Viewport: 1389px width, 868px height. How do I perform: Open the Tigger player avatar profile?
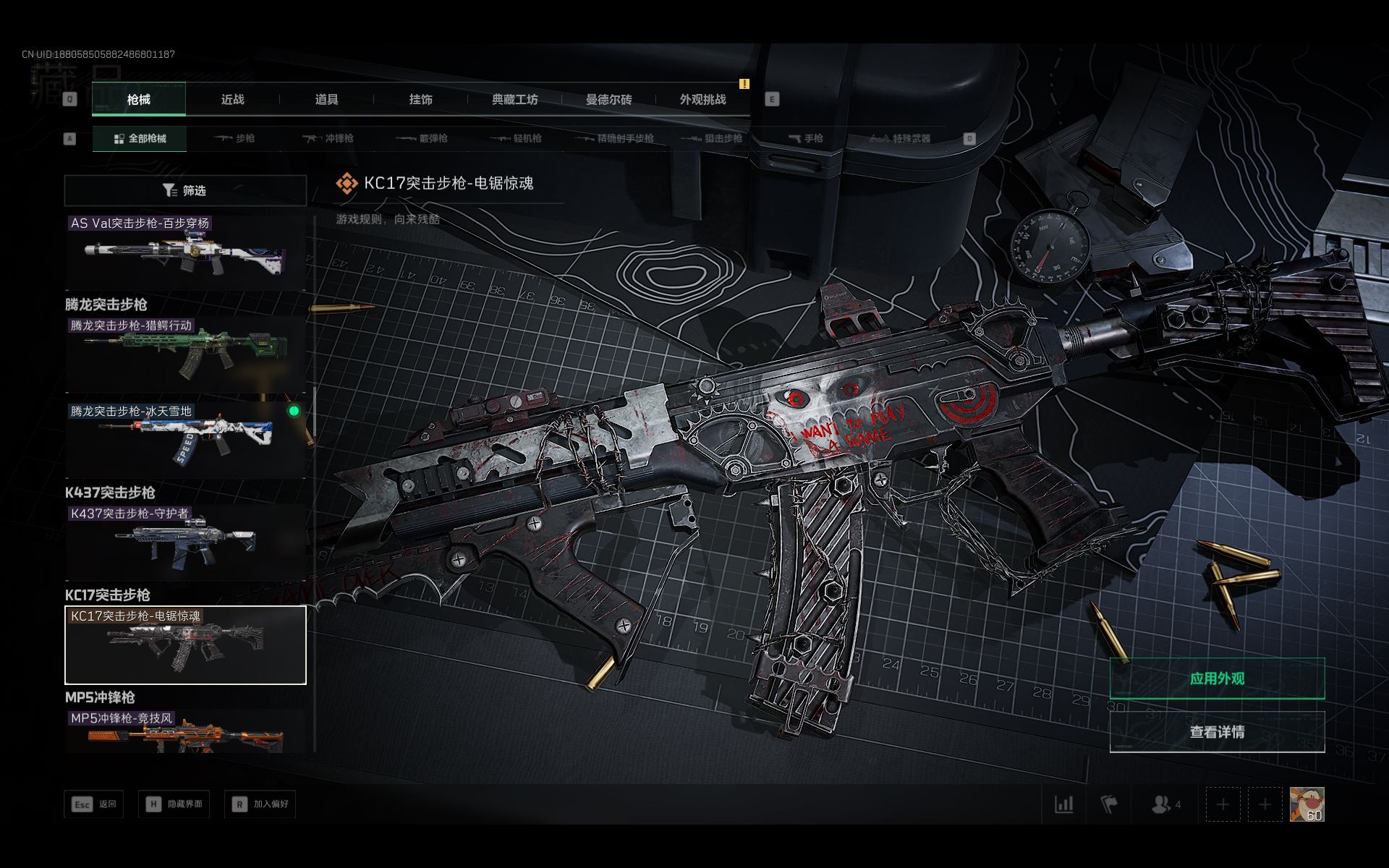click(x=1307, y=804)
